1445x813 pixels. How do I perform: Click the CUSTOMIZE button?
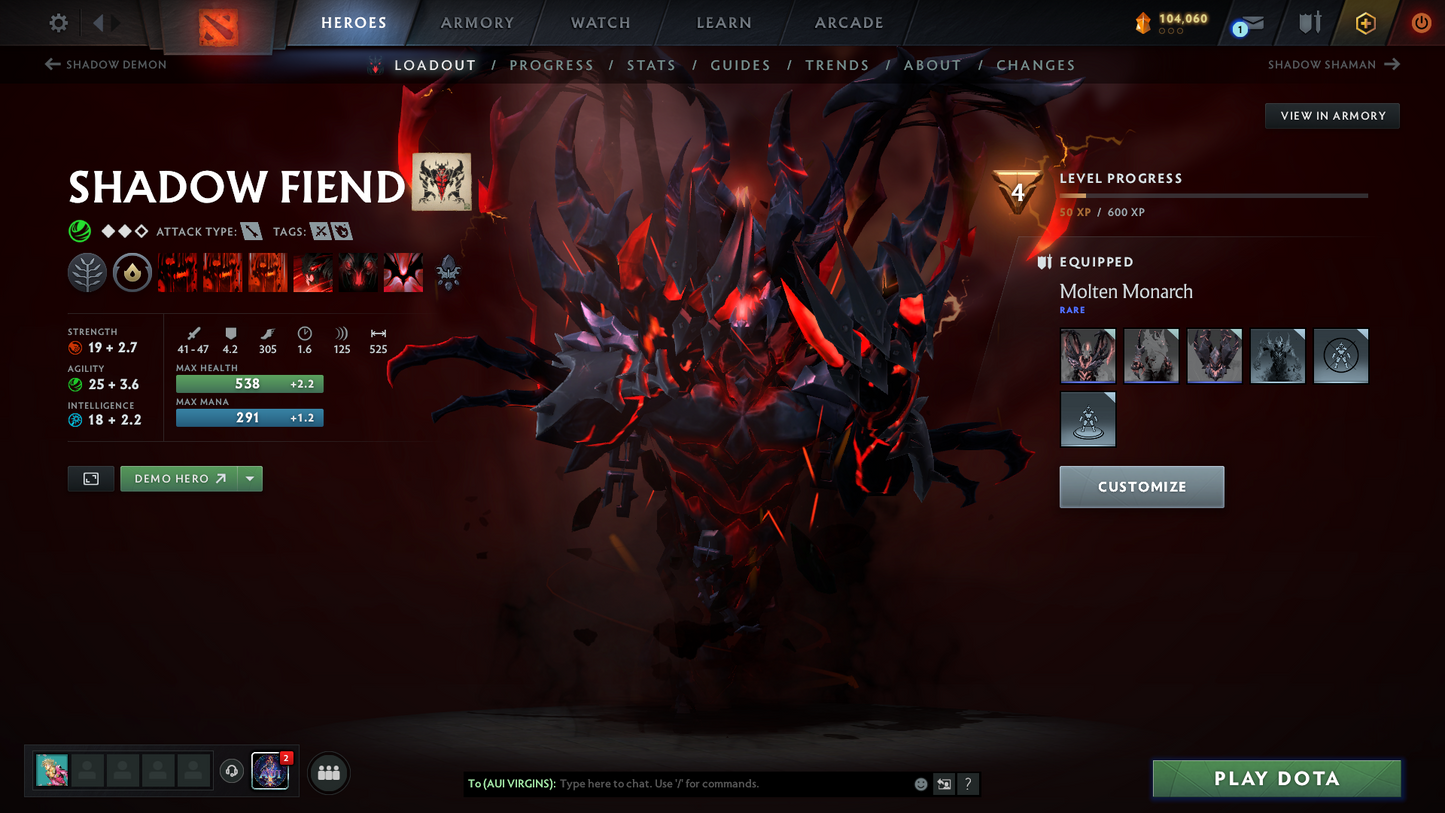1142,487
